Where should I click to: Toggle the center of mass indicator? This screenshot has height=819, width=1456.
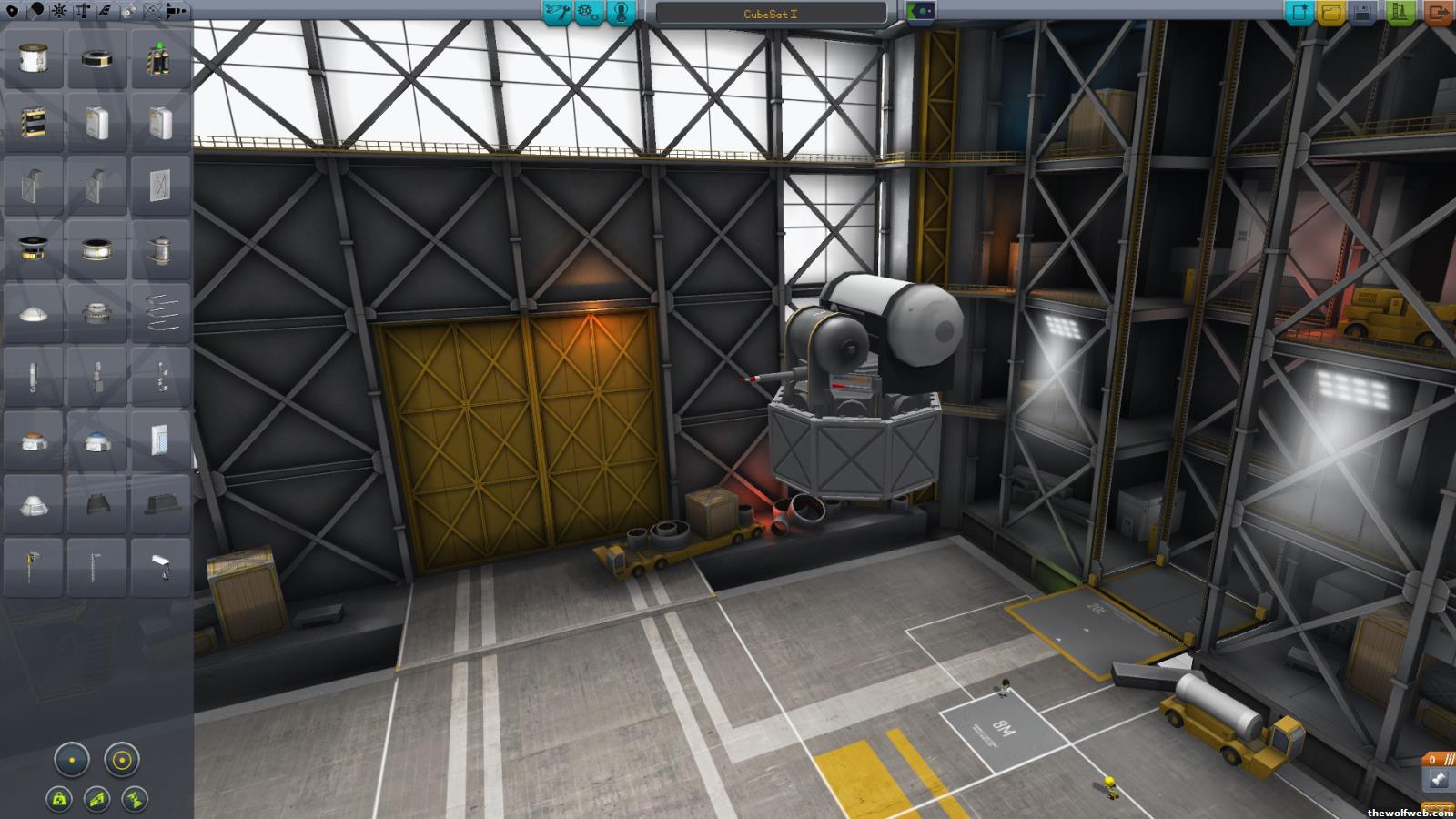coord(59,799)
